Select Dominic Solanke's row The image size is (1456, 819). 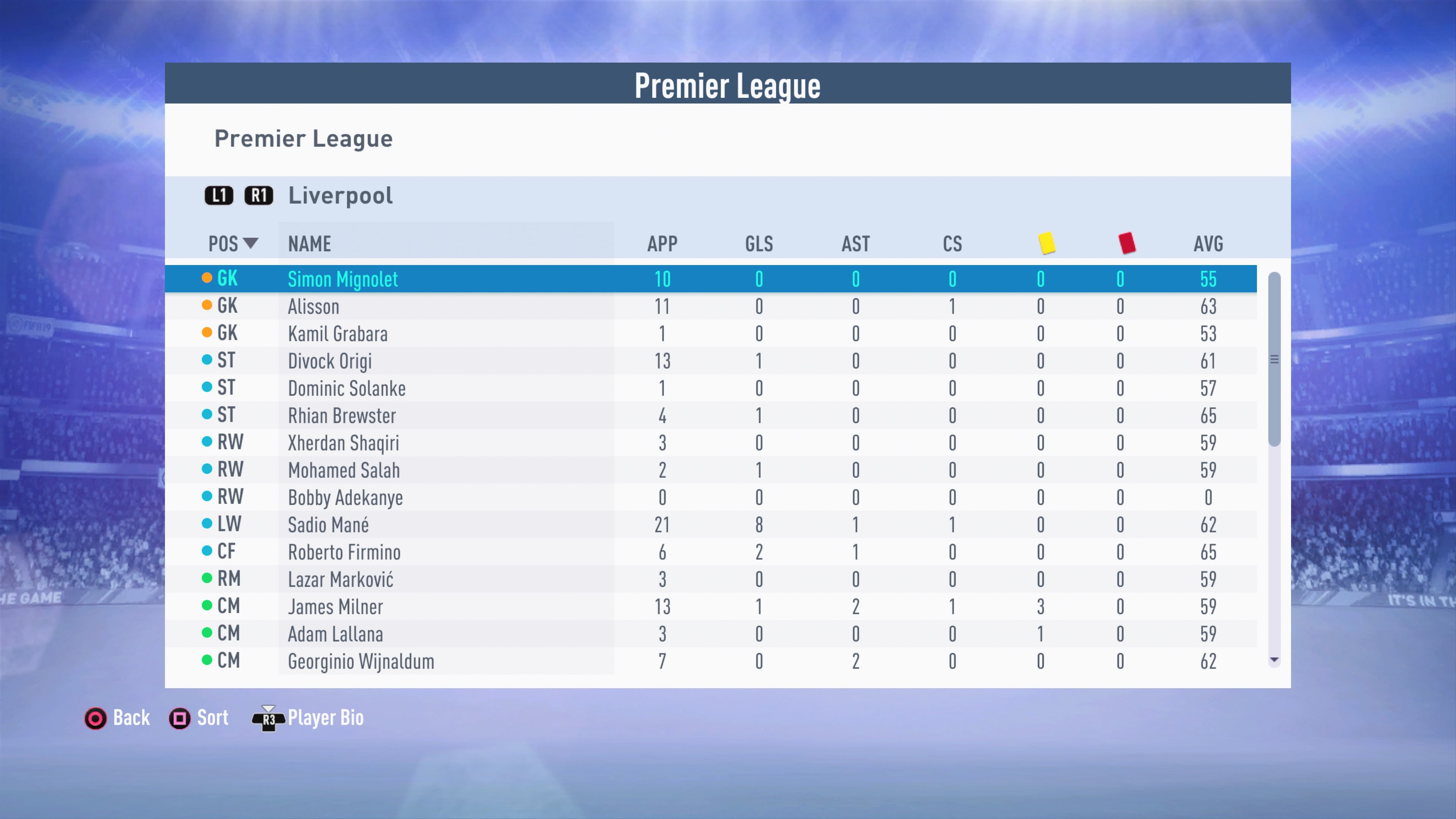(347, 388)
